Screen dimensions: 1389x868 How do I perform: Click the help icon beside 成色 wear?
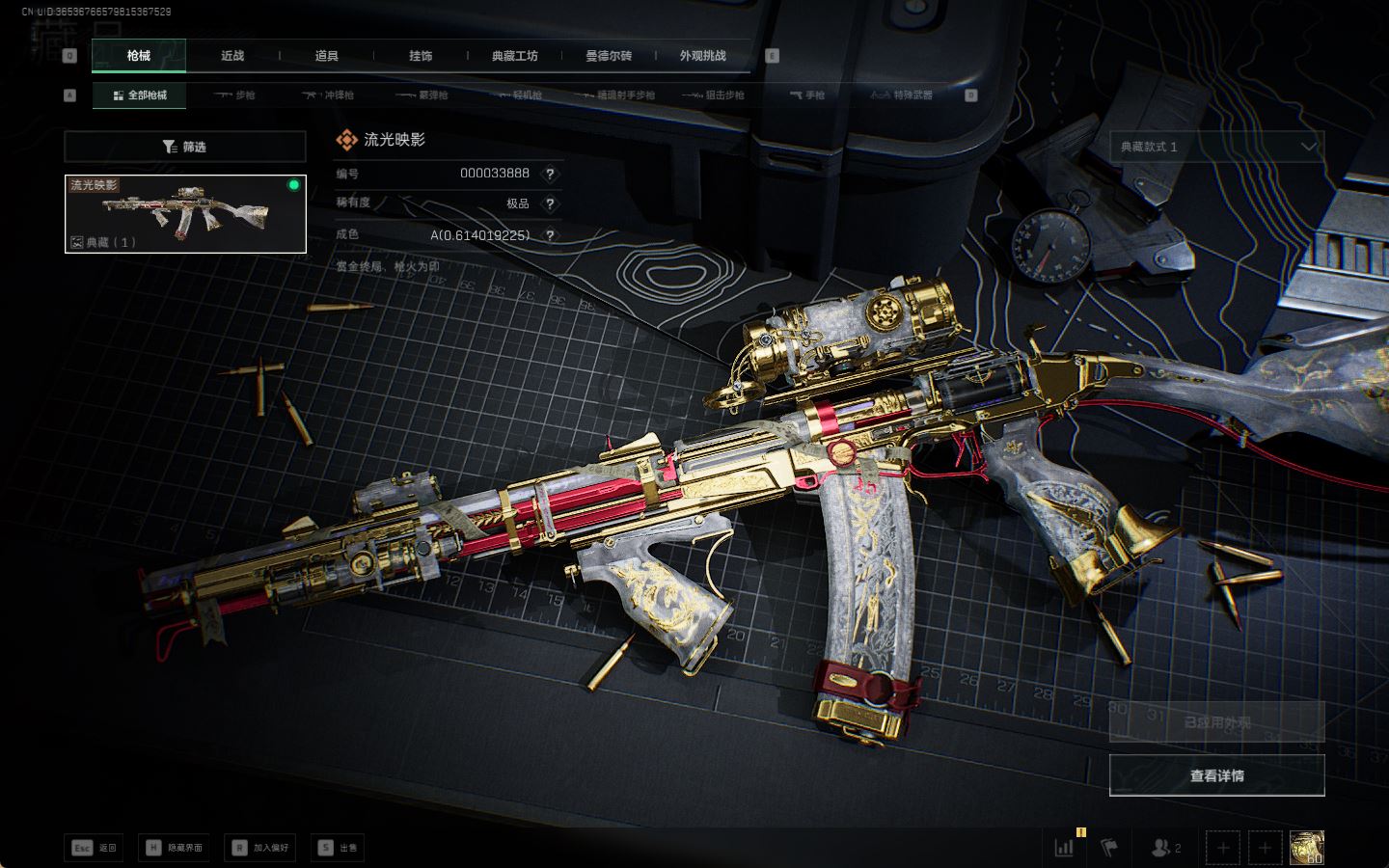(550, 234)
